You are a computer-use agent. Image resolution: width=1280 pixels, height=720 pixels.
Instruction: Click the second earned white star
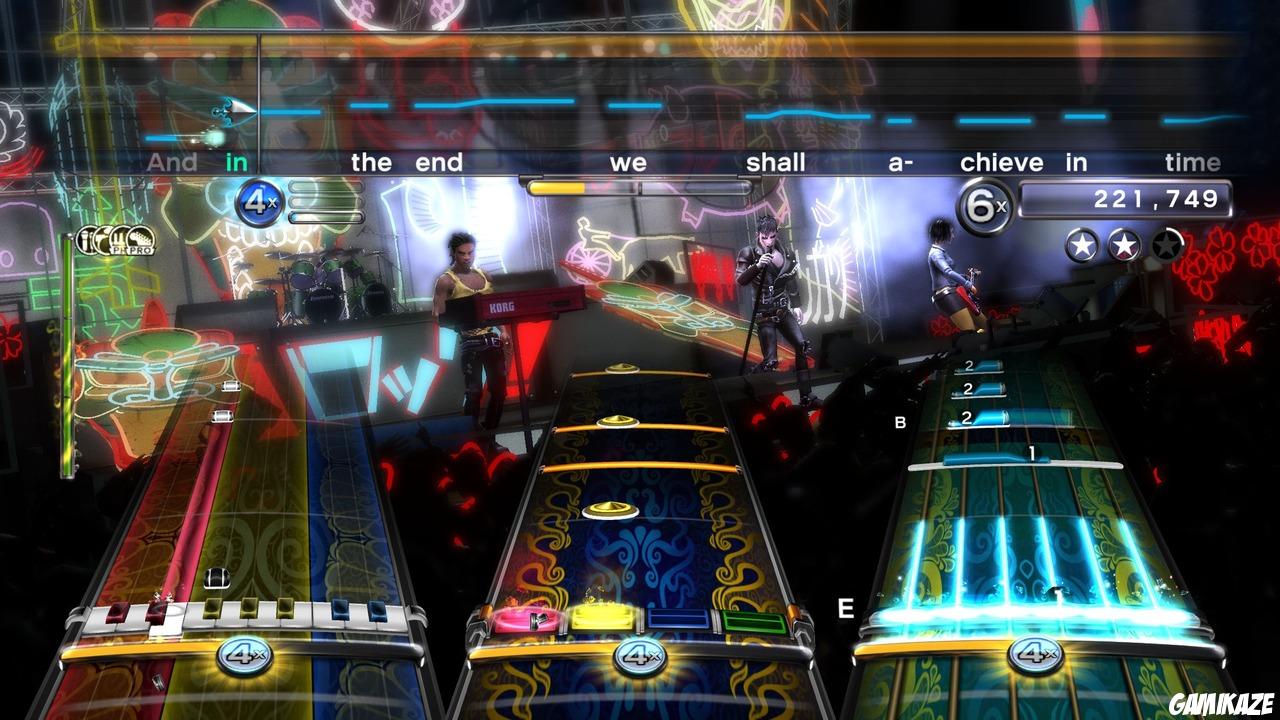click(x=1123, y=244)
